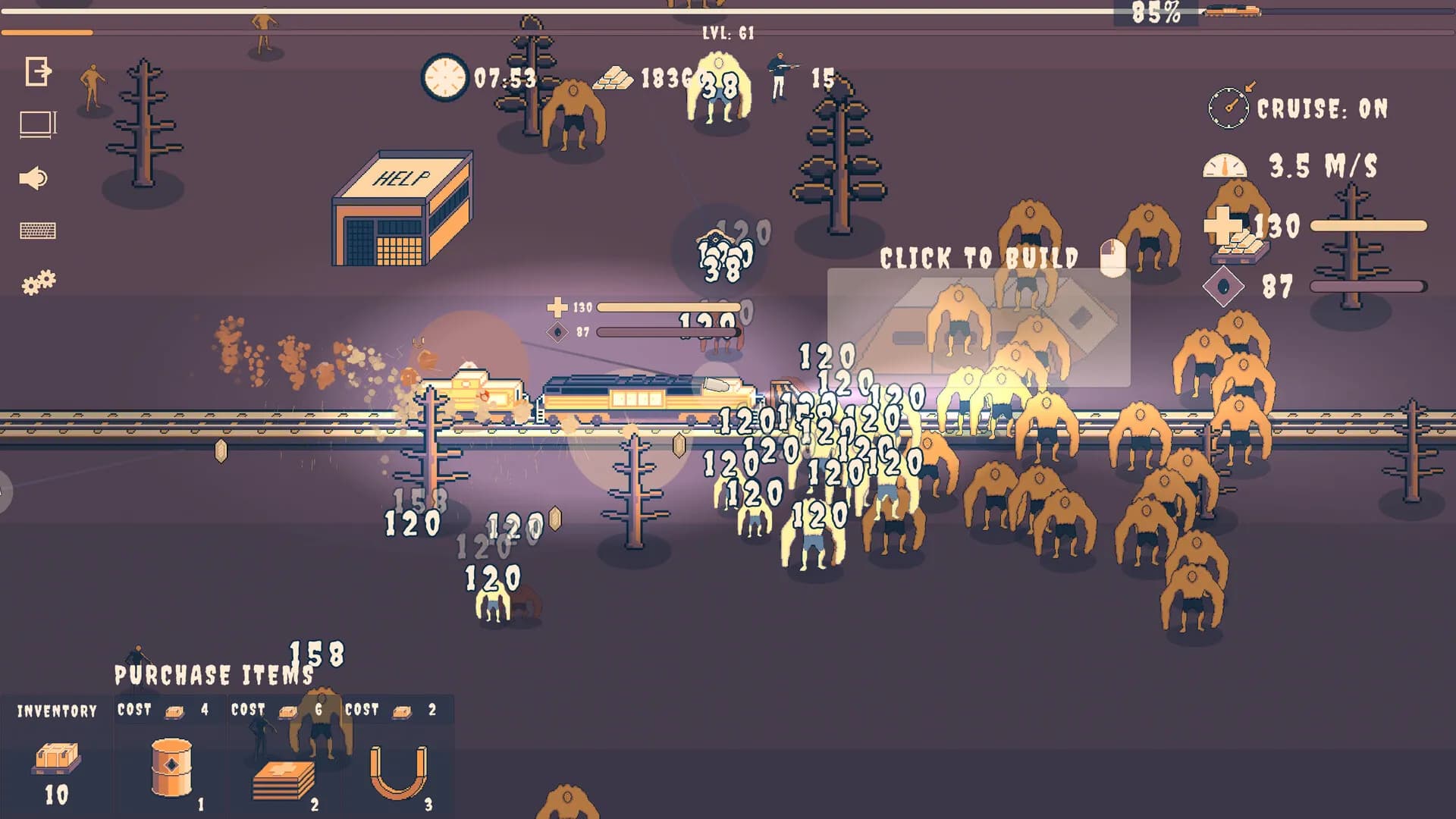This screenshot has height=819, width=1456.
Task: Click the exit game door icon
Action: pos(37,74)
